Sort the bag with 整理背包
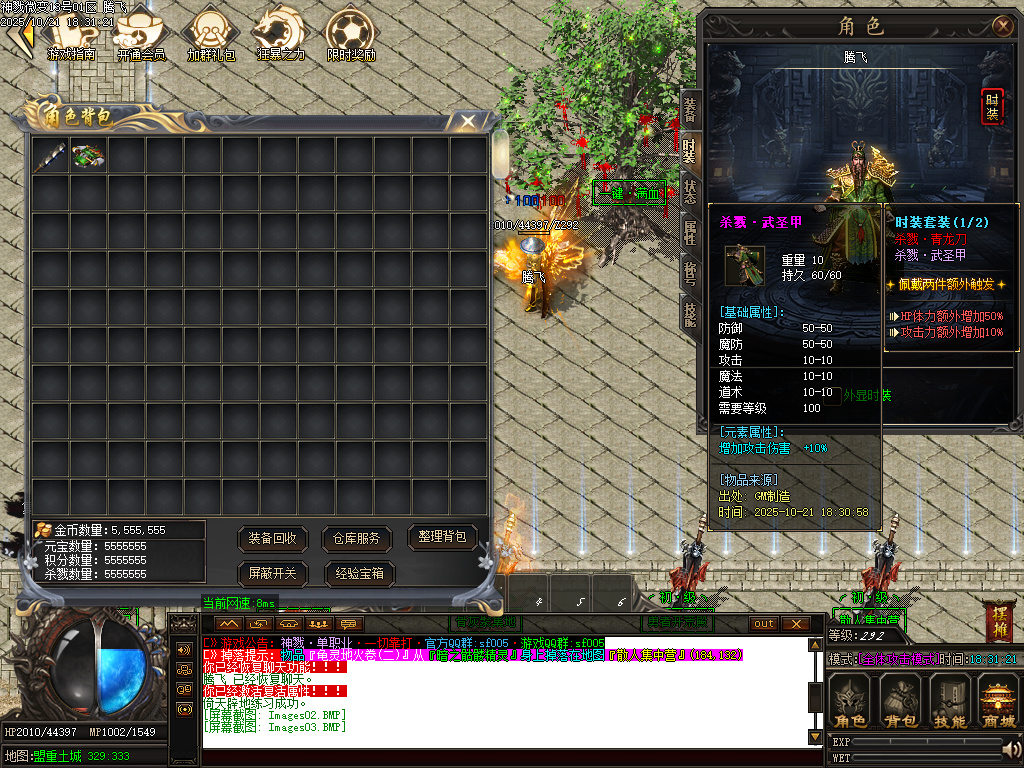The height and width of the screenshot is (768, 1024). [442, 537]
